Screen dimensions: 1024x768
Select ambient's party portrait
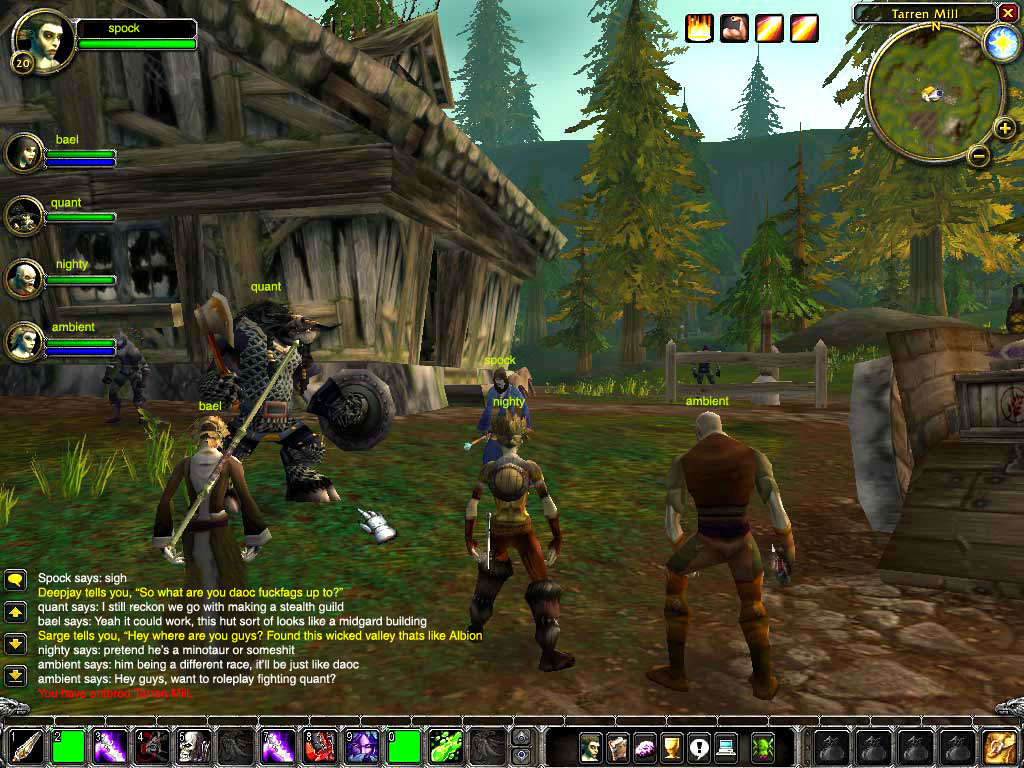click(x=24, y=341)
